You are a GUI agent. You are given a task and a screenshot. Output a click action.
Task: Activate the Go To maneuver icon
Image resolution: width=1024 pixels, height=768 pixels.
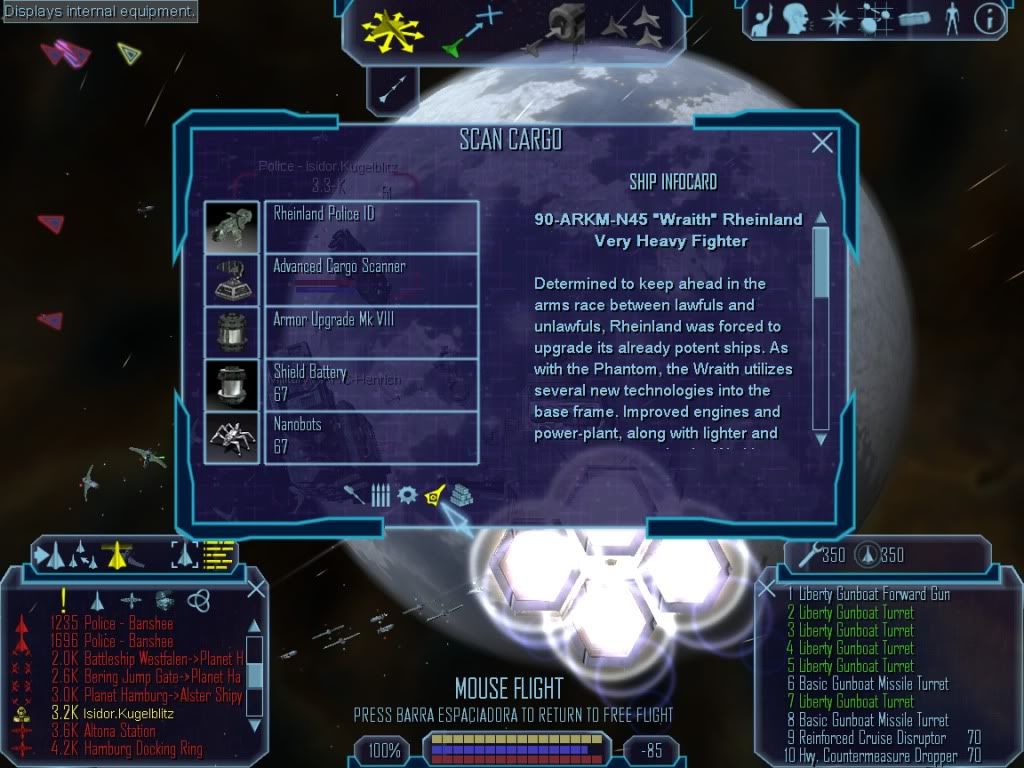click(470, 31)
